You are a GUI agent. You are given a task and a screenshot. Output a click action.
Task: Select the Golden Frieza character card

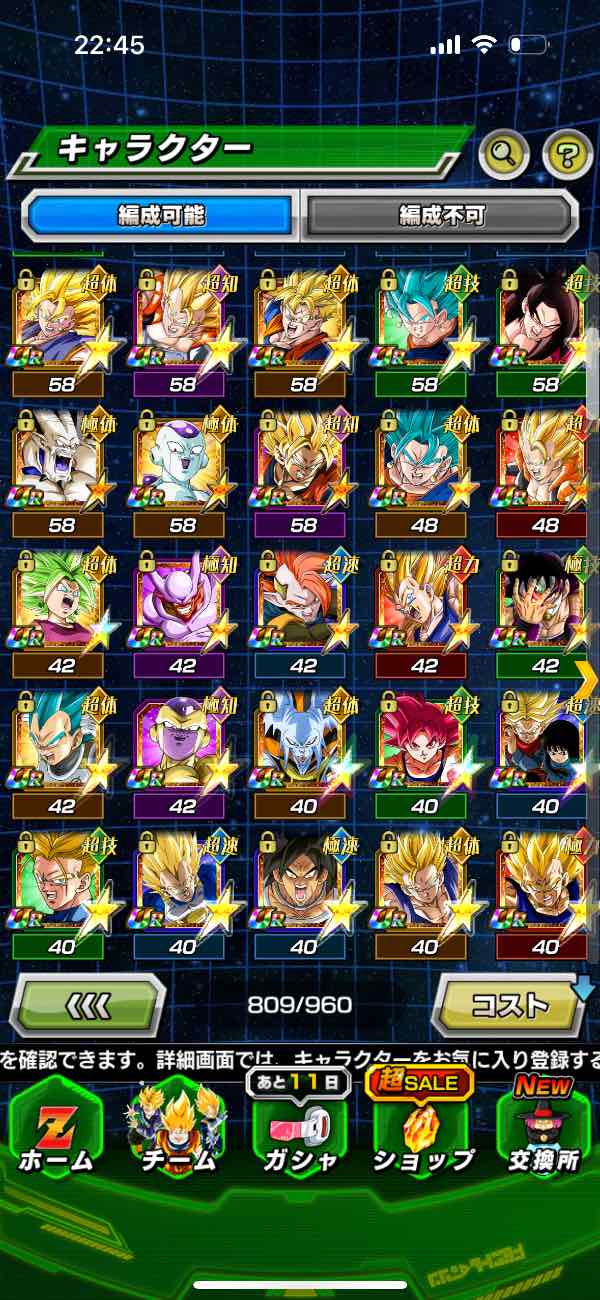(x=181, y=743)
